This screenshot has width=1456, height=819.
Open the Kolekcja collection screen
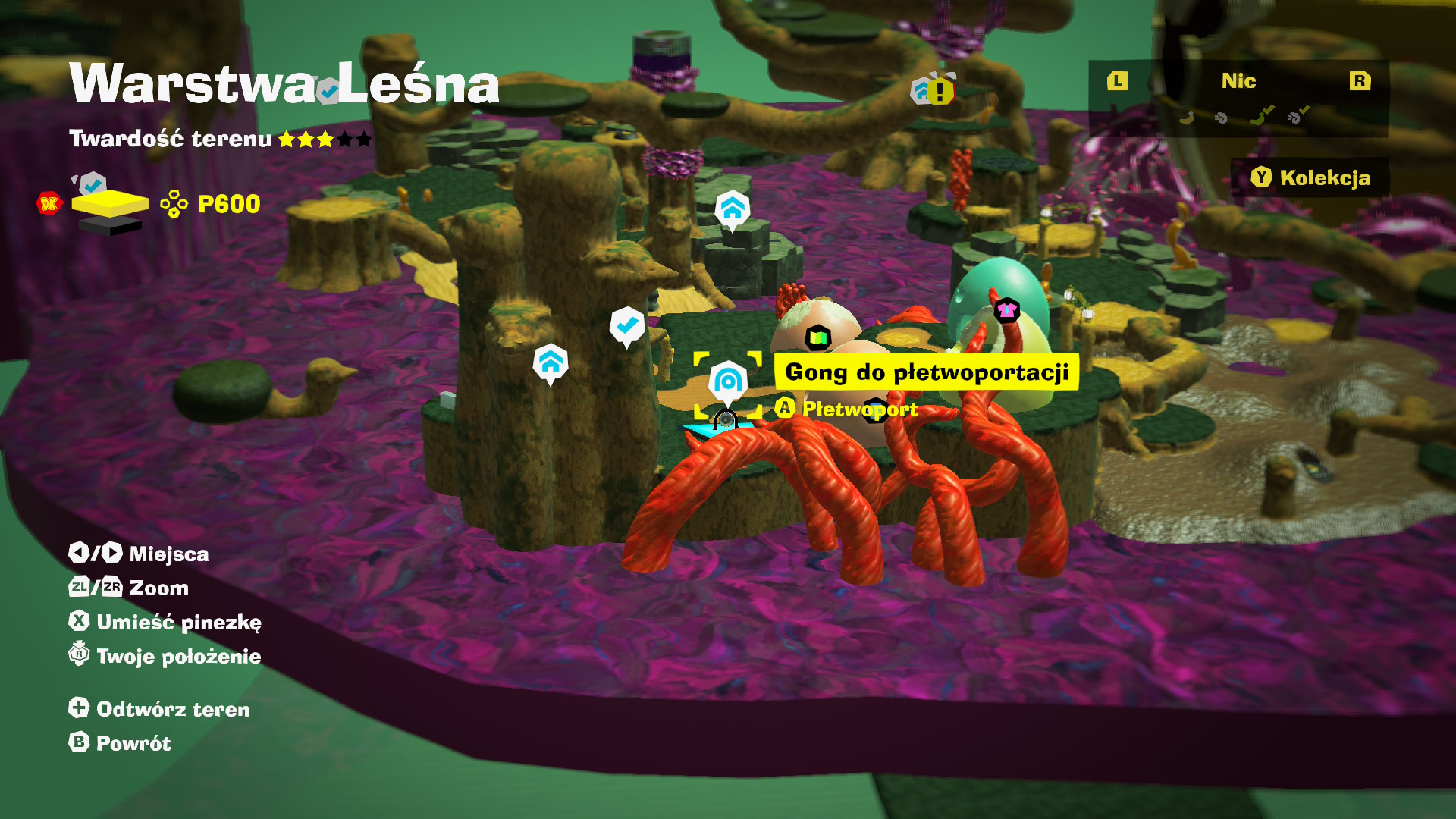coord(1310,177)
